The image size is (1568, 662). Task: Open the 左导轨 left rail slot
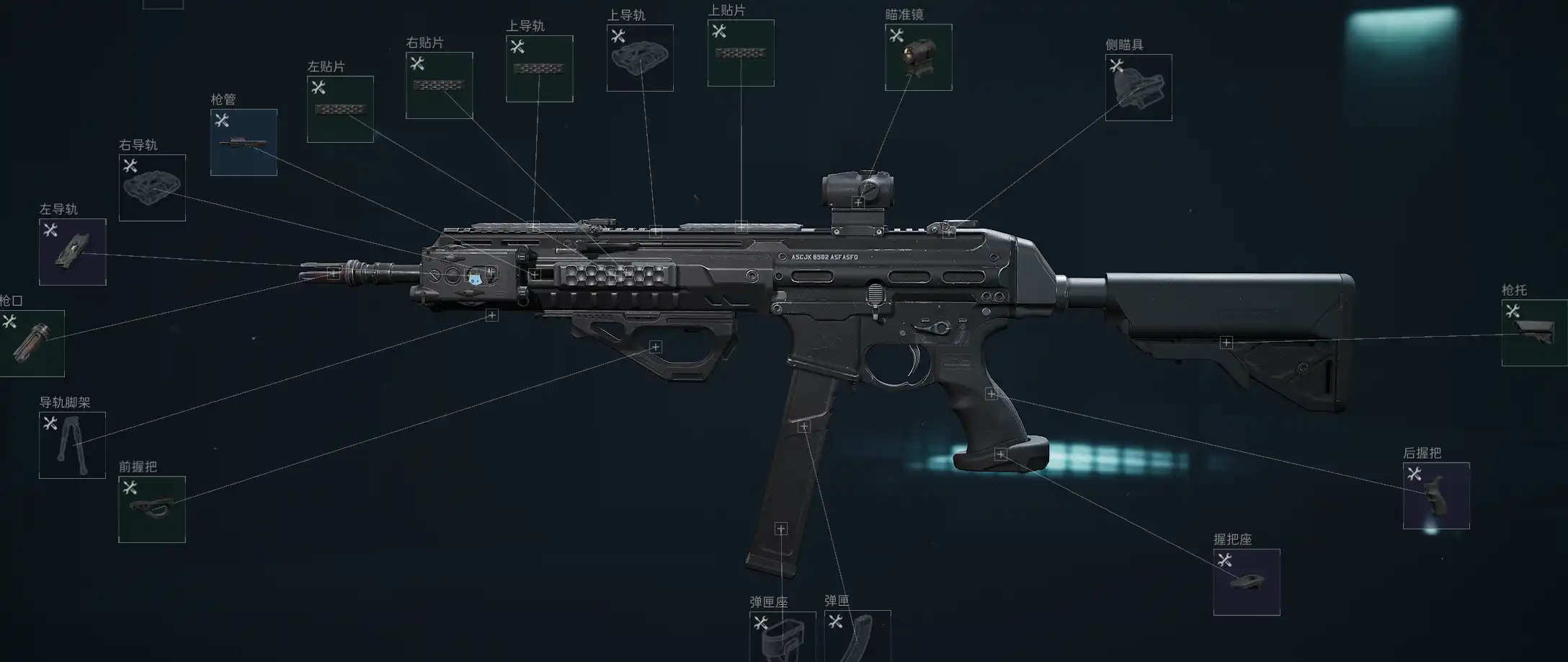point(73,252)
